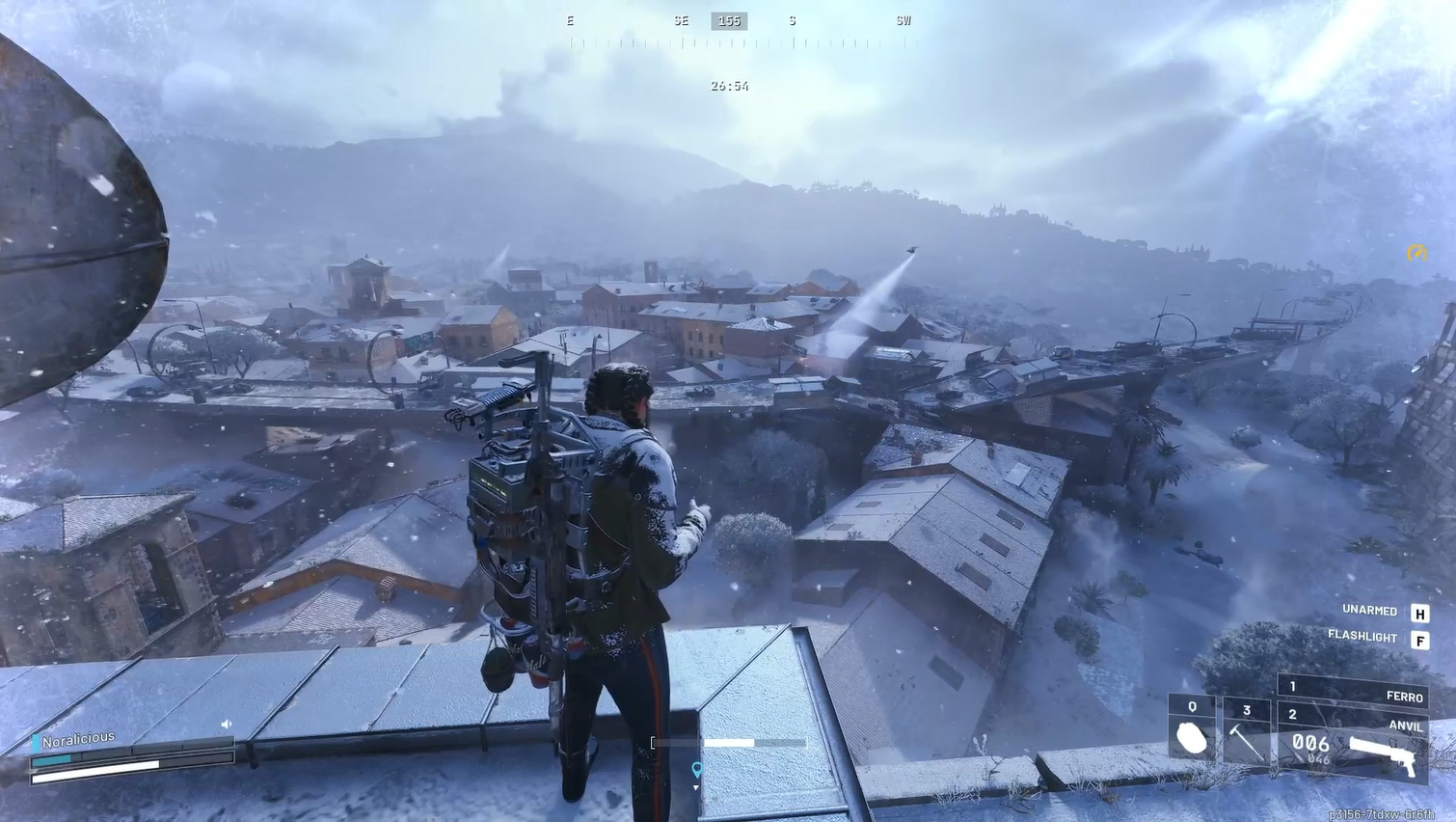
Task: Click the blue waypoint marker icon bottom right
Action: (x=697, y=770)
